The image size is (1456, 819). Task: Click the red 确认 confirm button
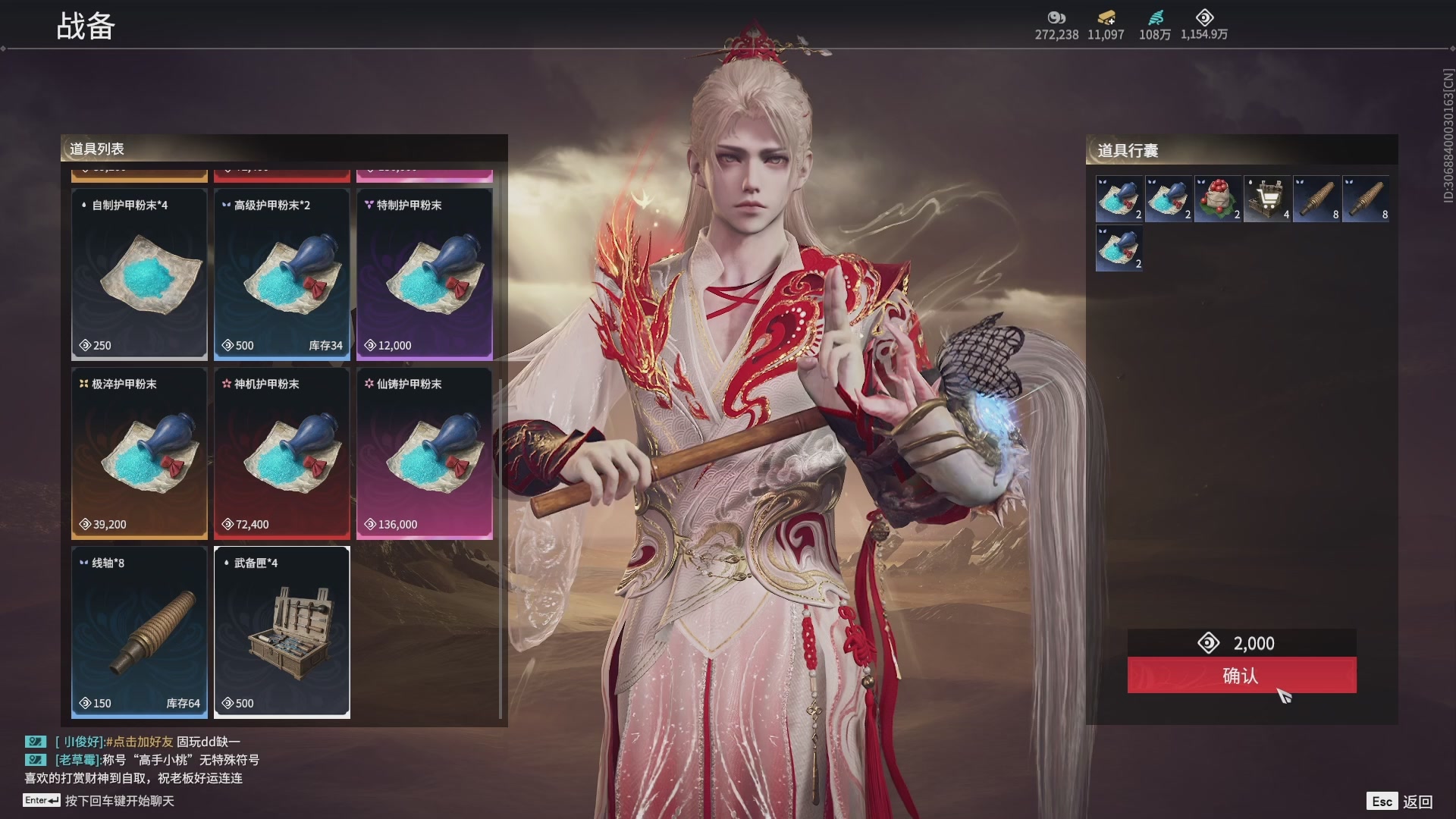[1241, 675]
